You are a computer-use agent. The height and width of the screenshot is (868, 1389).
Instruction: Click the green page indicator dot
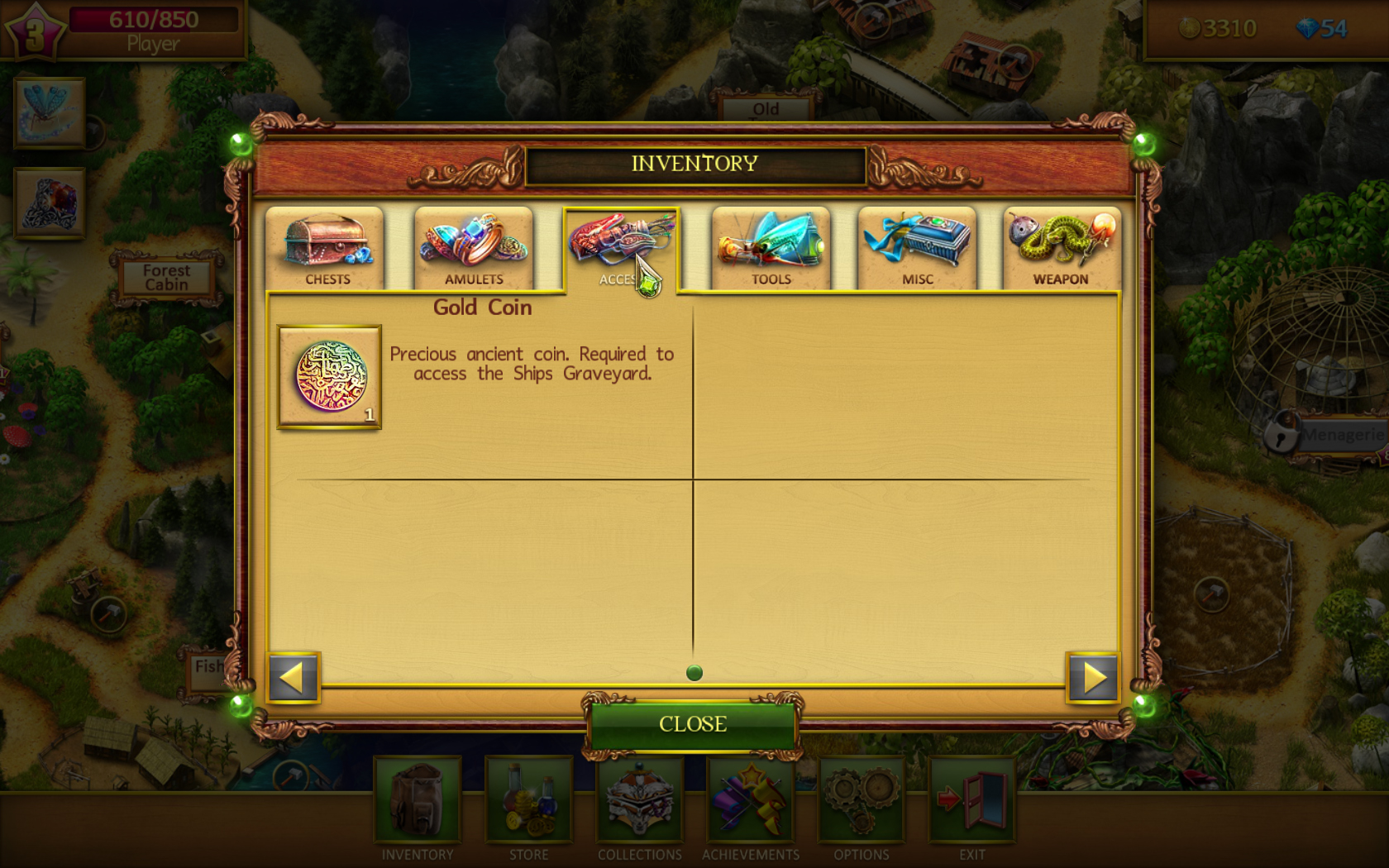694,673
